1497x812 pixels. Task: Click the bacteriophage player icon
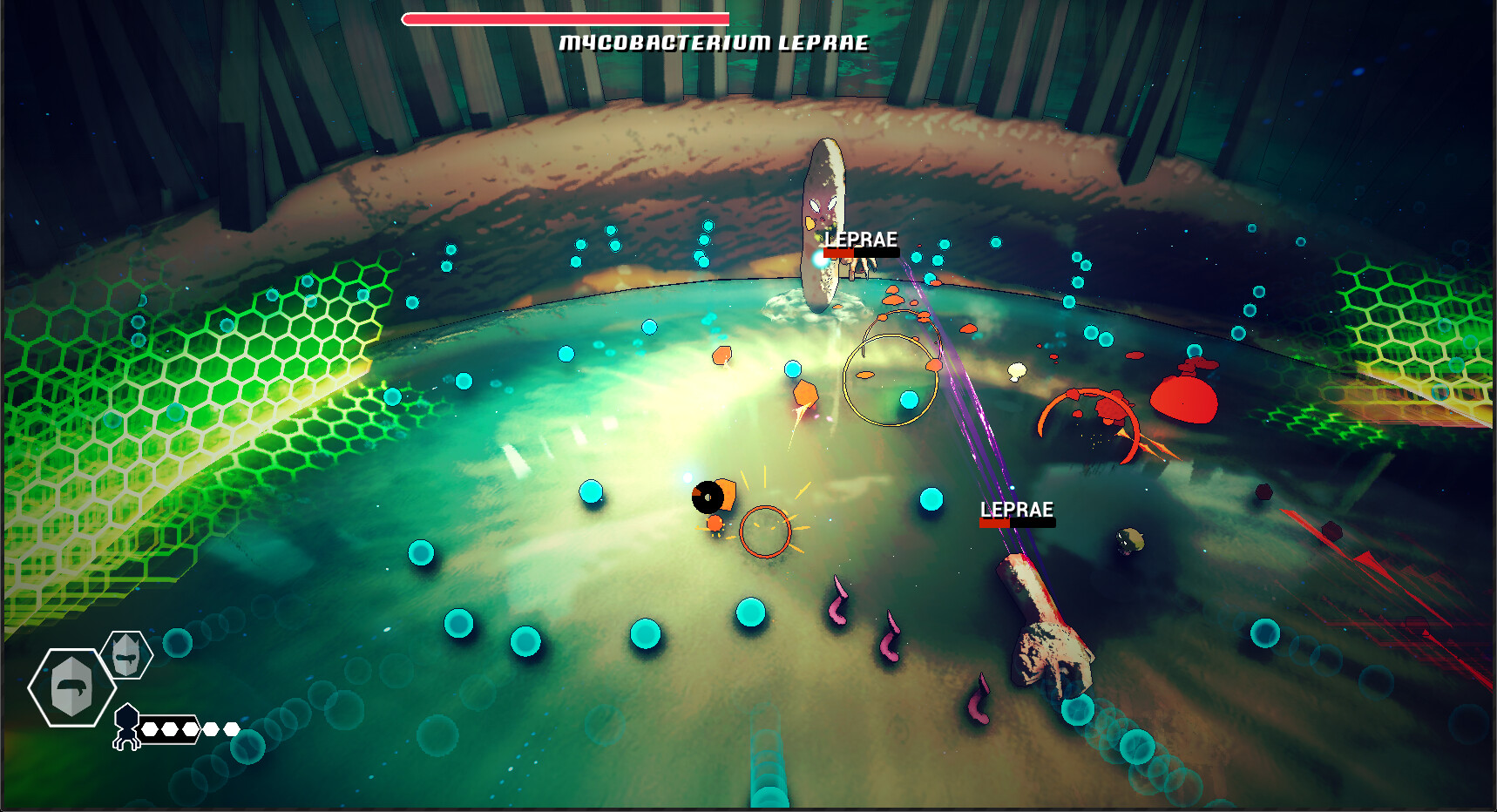click(x=127, y=727)
